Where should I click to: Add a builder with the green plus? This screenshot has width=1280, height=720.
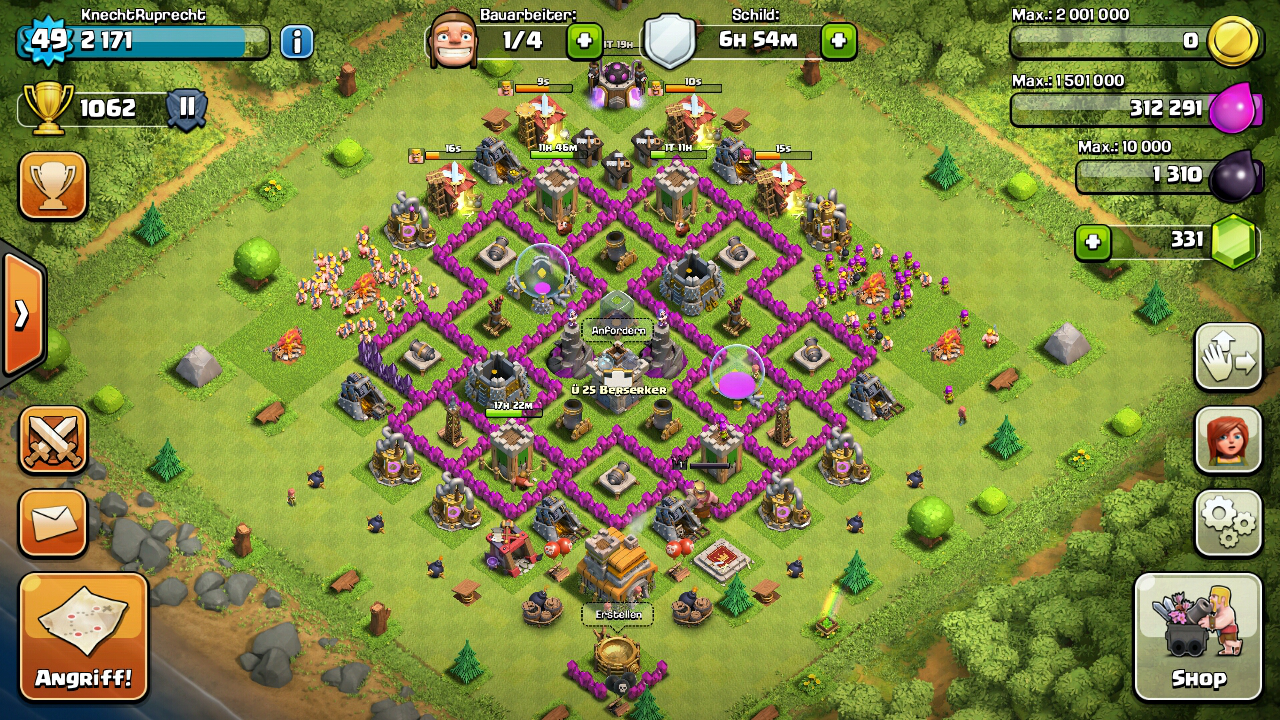585,41
